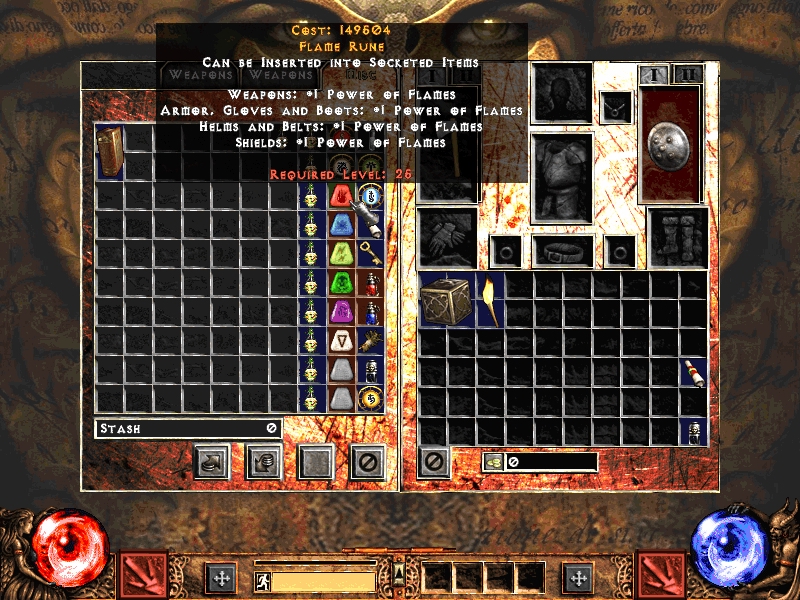This screenshot has width=800, height=600.
Task: Toggle the run/walk button
Action: [x=262, y=580]
